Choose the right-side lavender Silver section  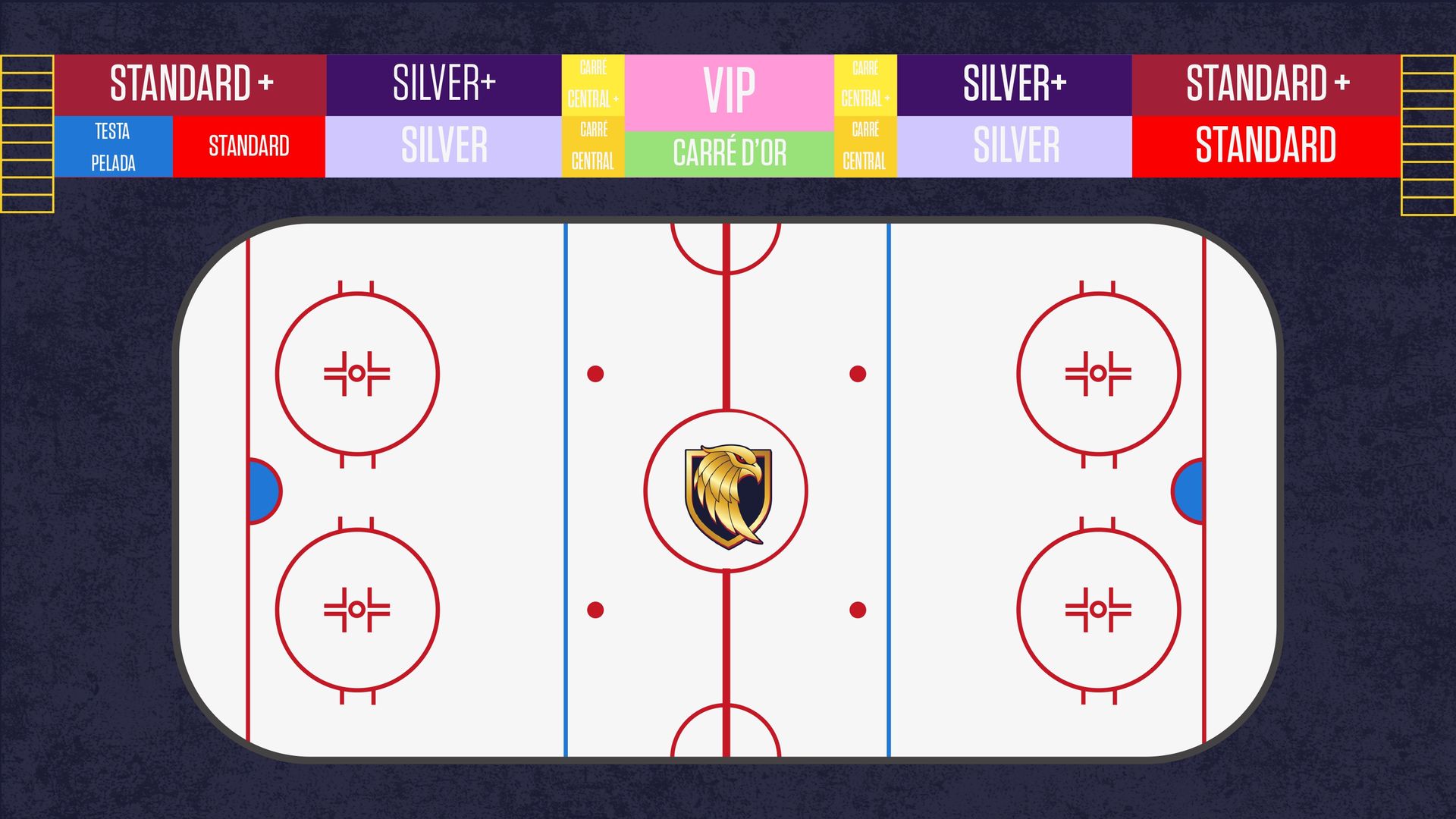point(1014,146)
